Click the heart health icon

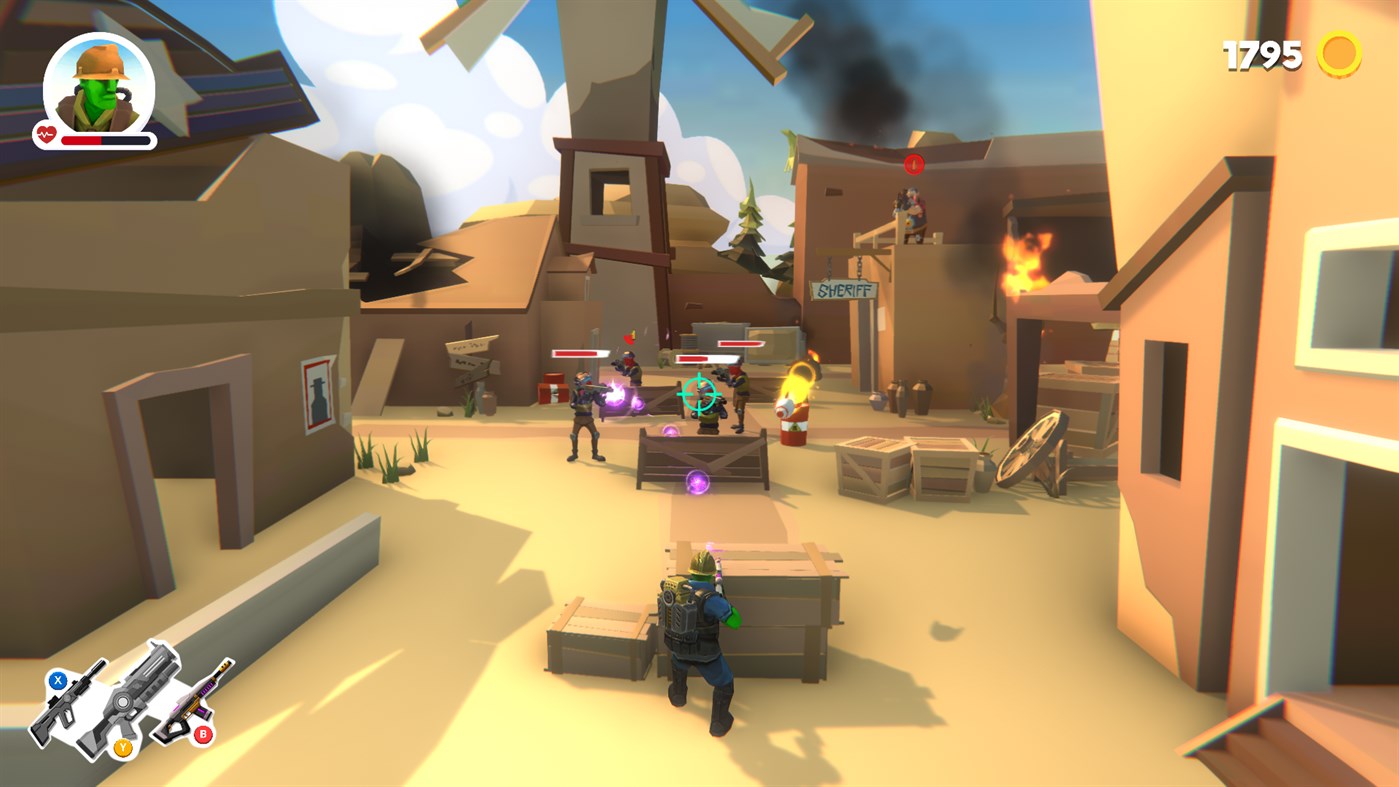(45, 132)
